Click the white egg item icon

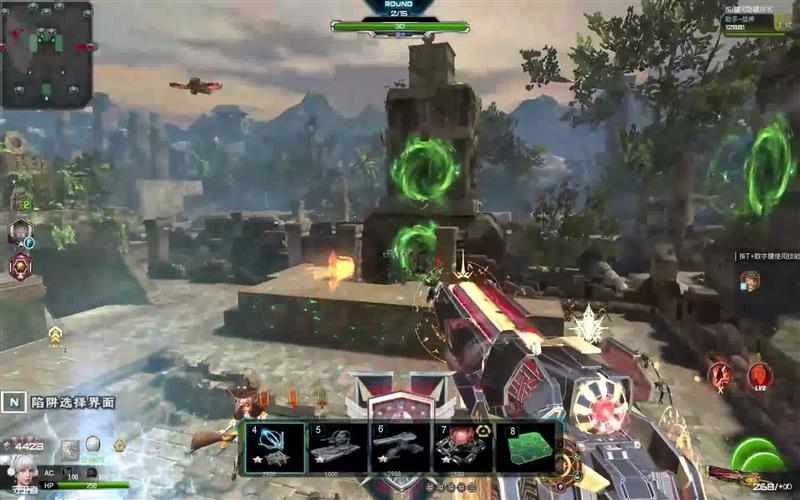coord(93,443)
